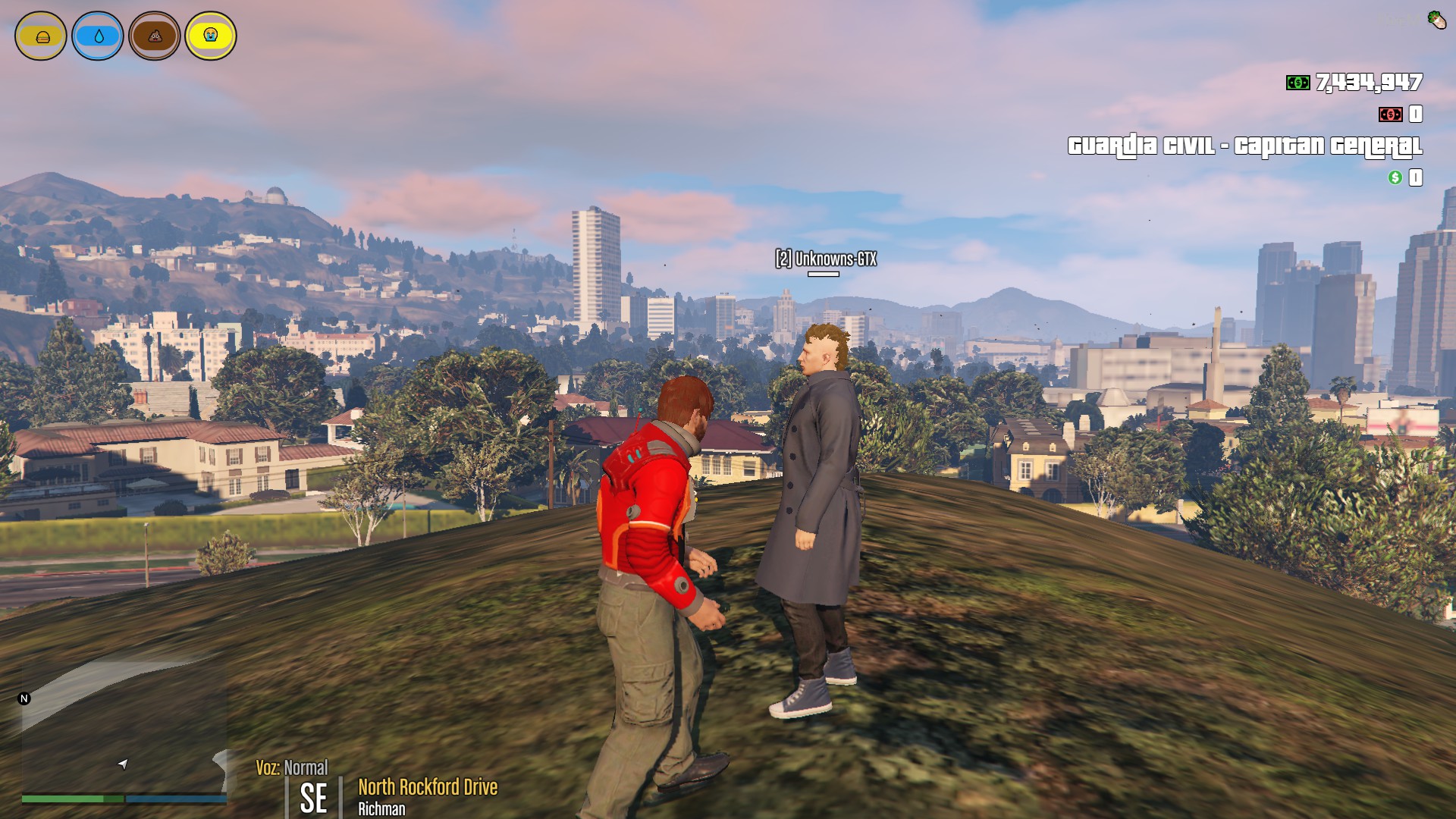The height and width of the screenshot is (819, 1456).
Task: Click the hamburger hunger status icon
Action: point(41,36)
